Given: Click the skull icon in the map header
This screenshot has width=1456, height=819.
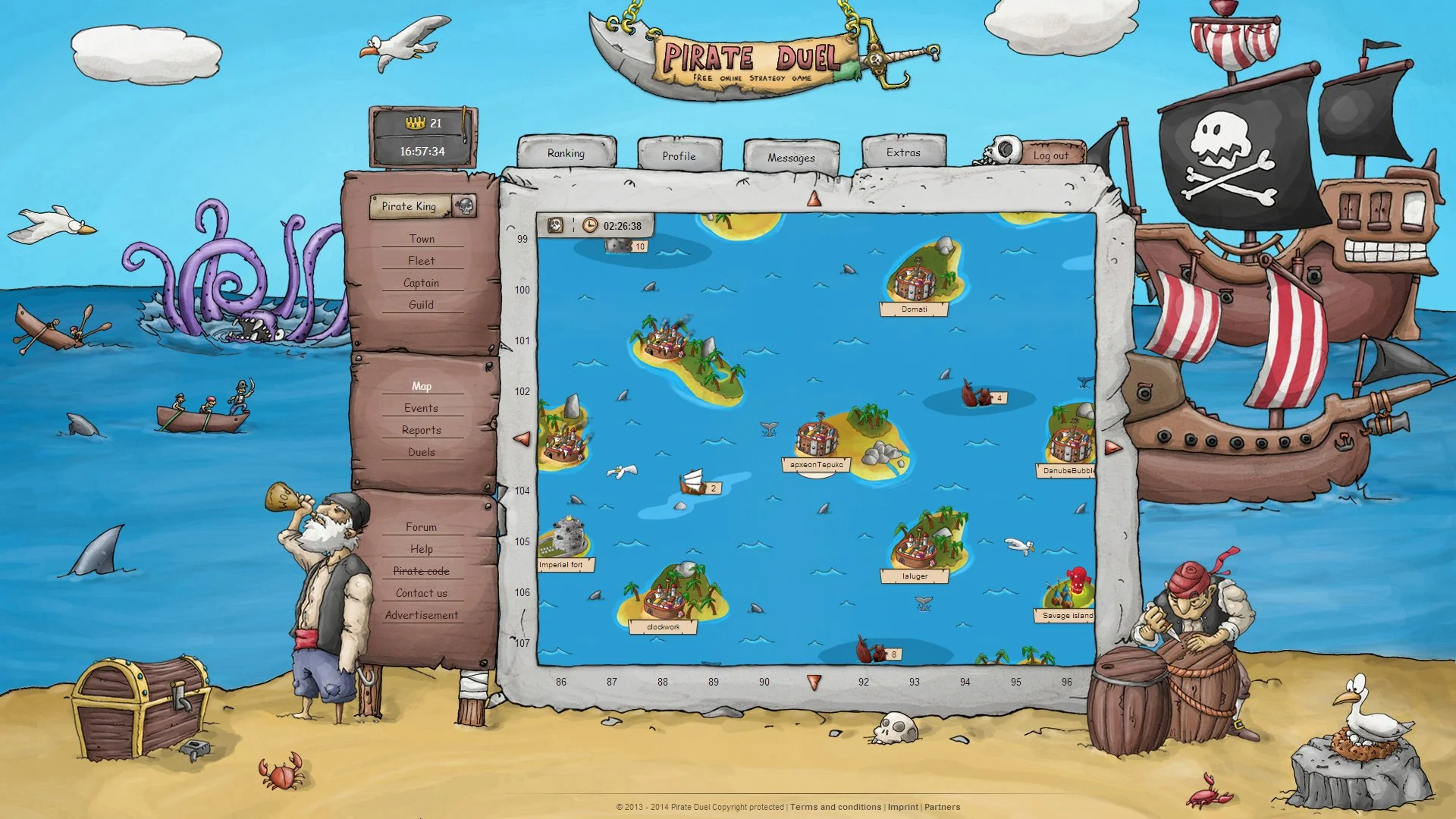Looking at the screenshot, I should (x=555, y=225).
